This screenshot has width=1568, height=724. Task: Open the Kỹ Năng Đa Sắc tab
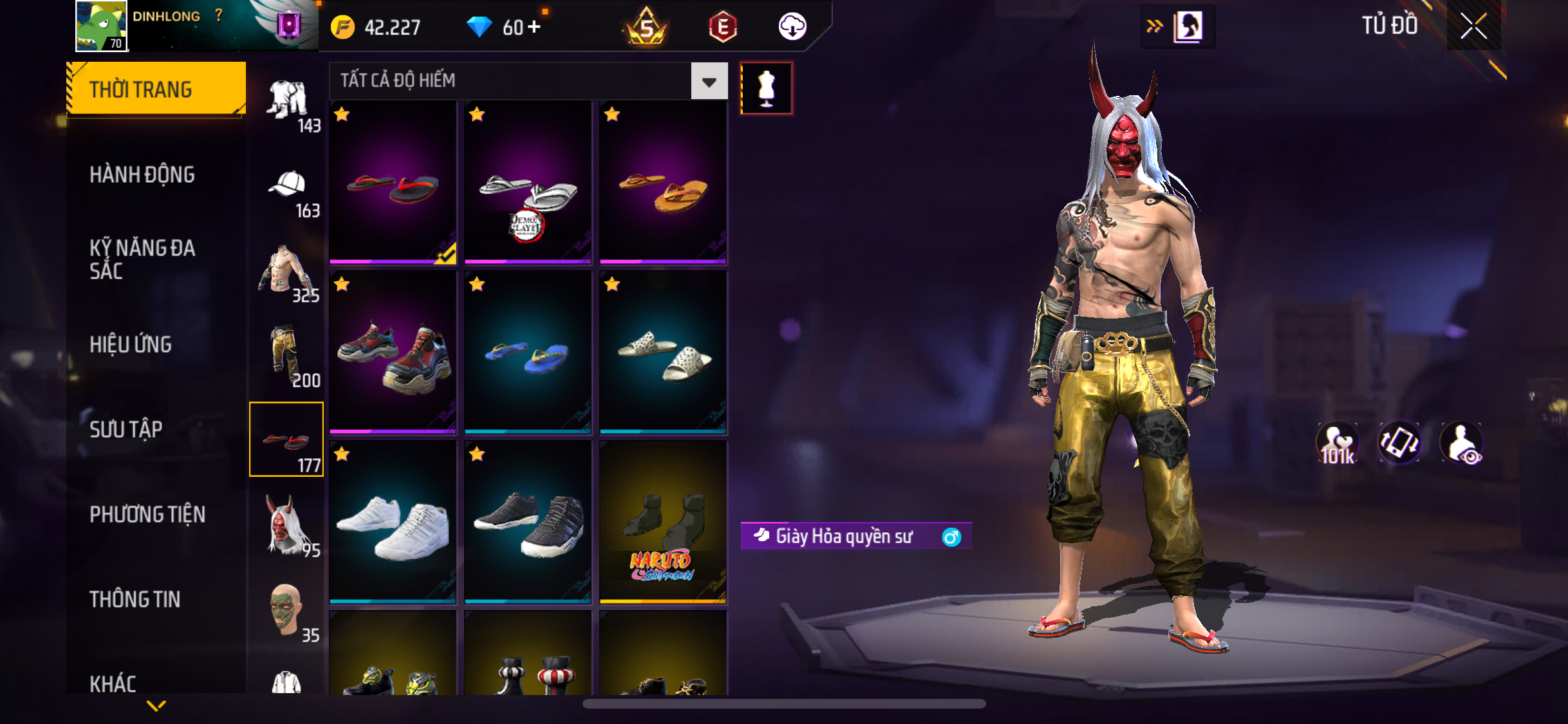tap(142, 259)
